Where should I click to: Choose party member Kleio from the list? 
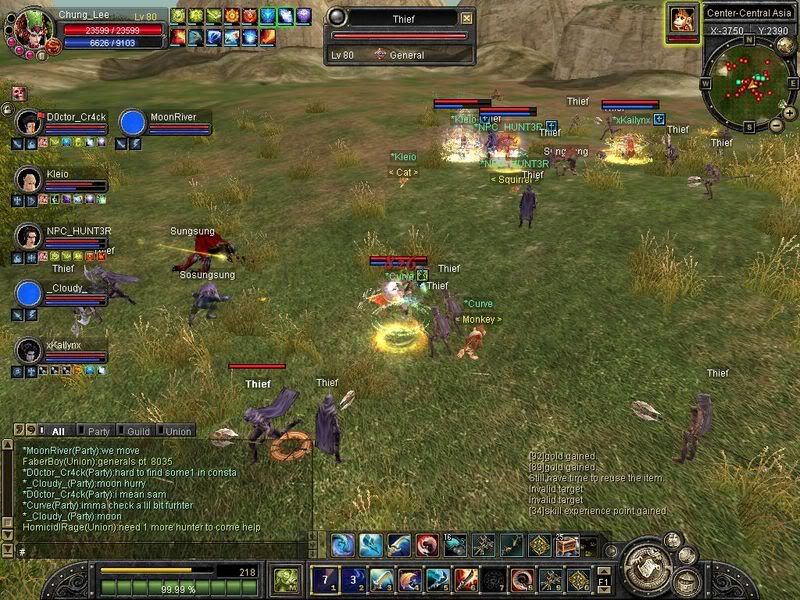(30, 179)
